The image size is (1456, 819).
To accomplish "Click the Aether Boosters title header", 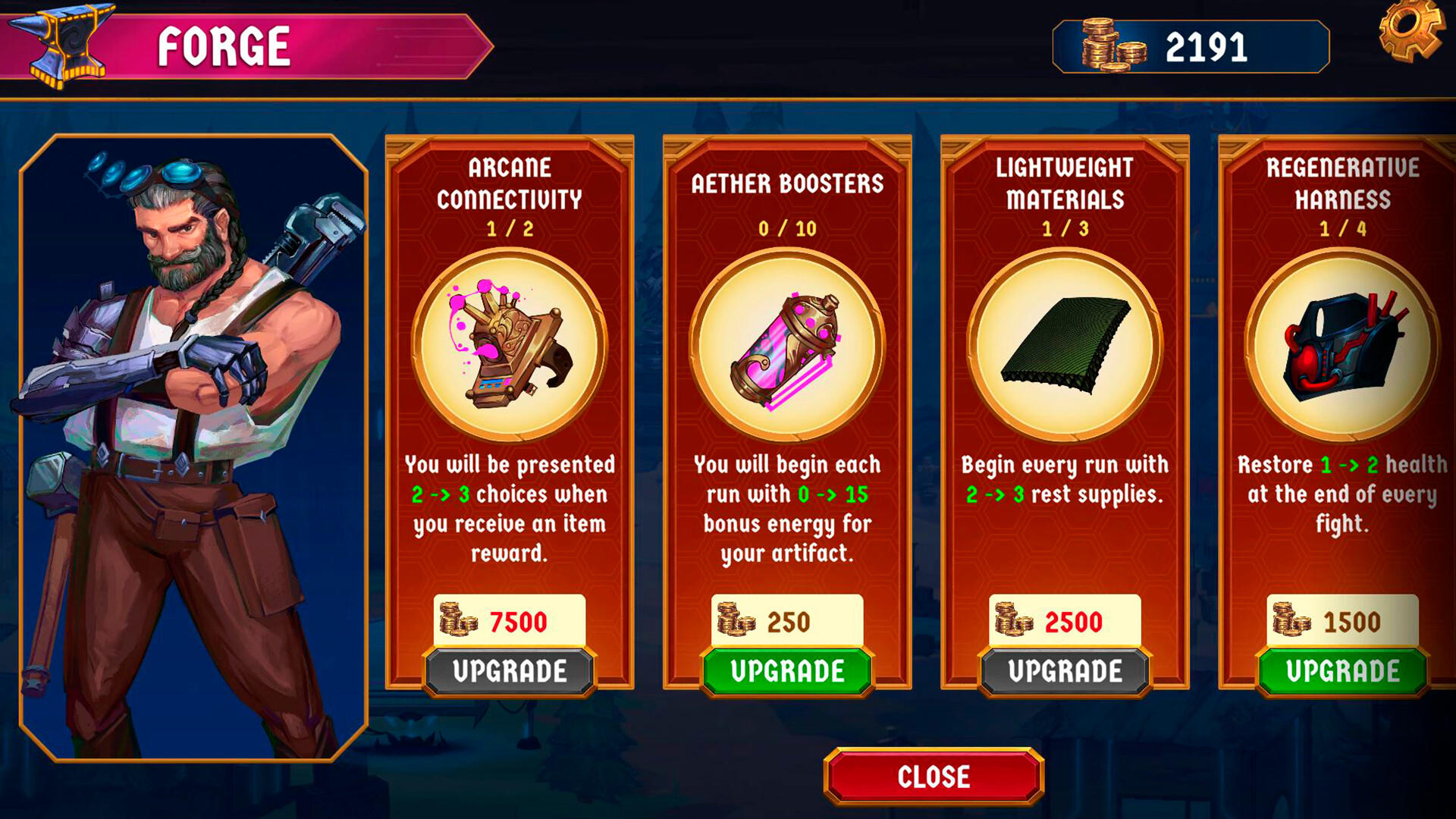I will (786, 184).
